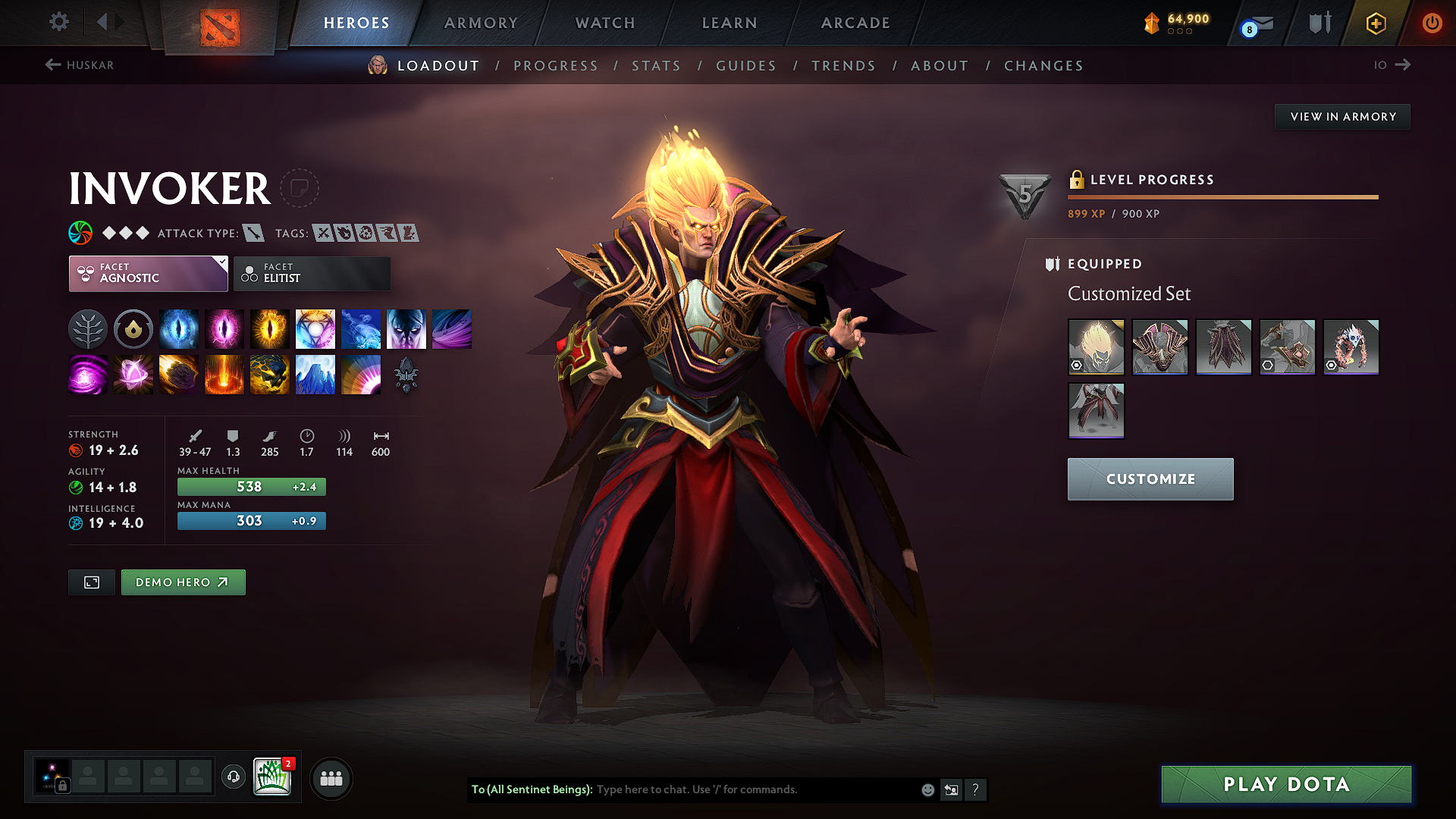Open the Chaos Meteor ability details
The width and height of the screenshot is (1456, 819).
point(178,374)
